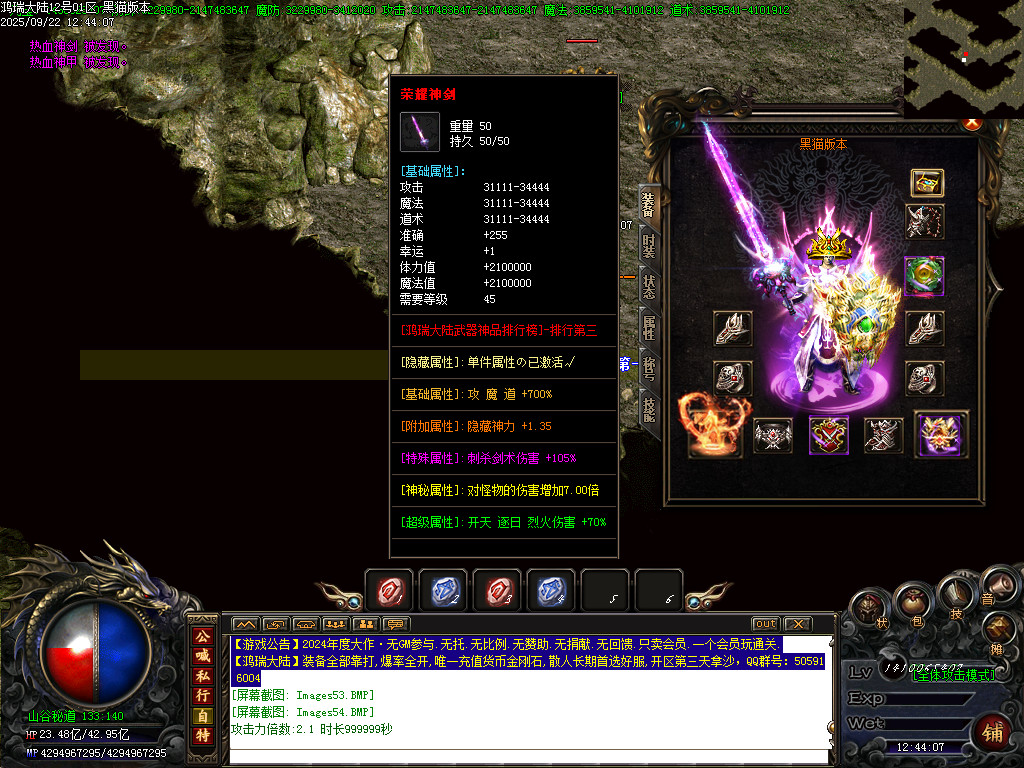Select the red crest slot in bottom row

tap(828, 436)
